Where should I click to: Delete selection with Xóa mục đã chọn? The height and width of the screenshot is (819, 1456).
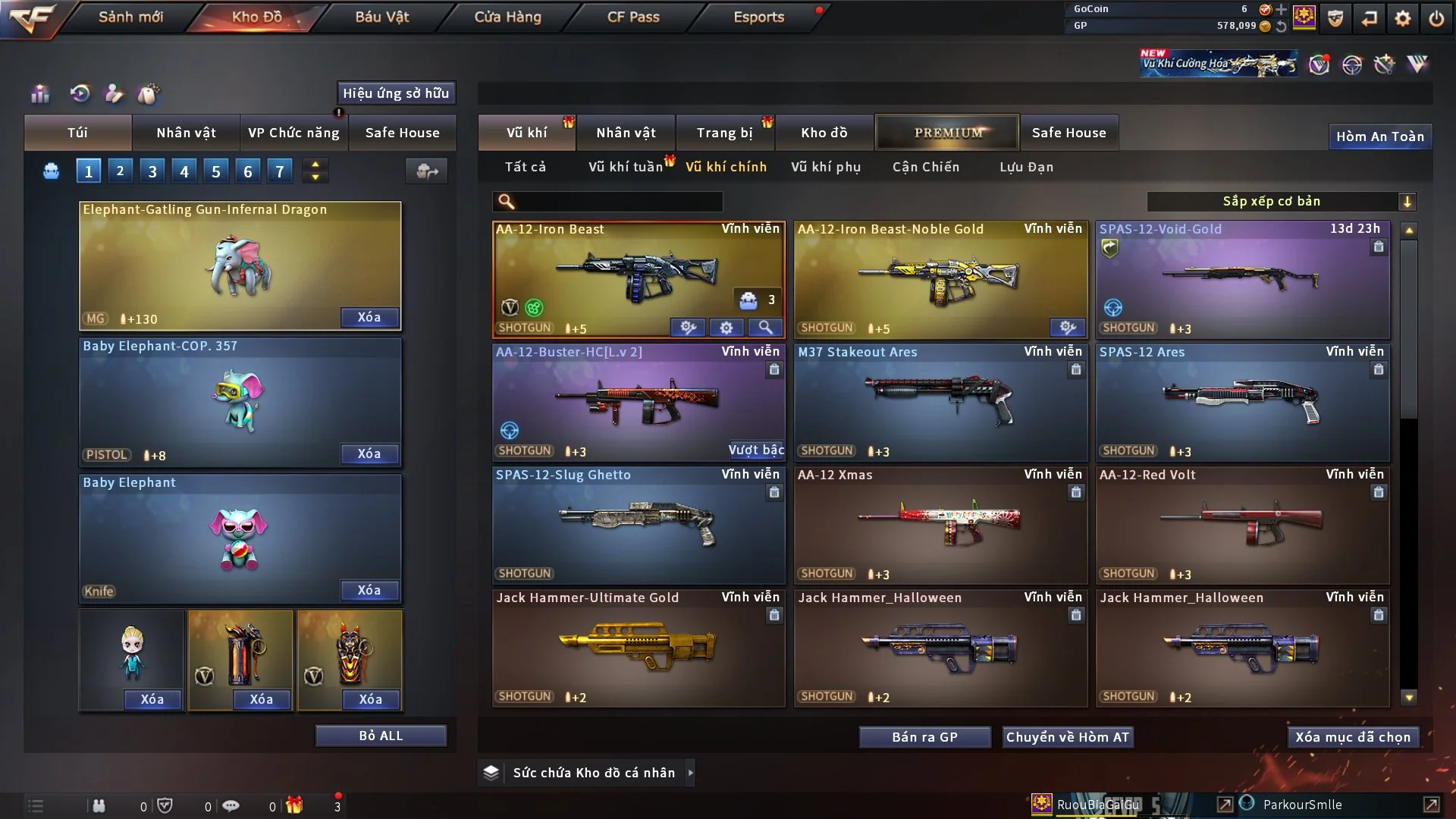[1353, 737]
